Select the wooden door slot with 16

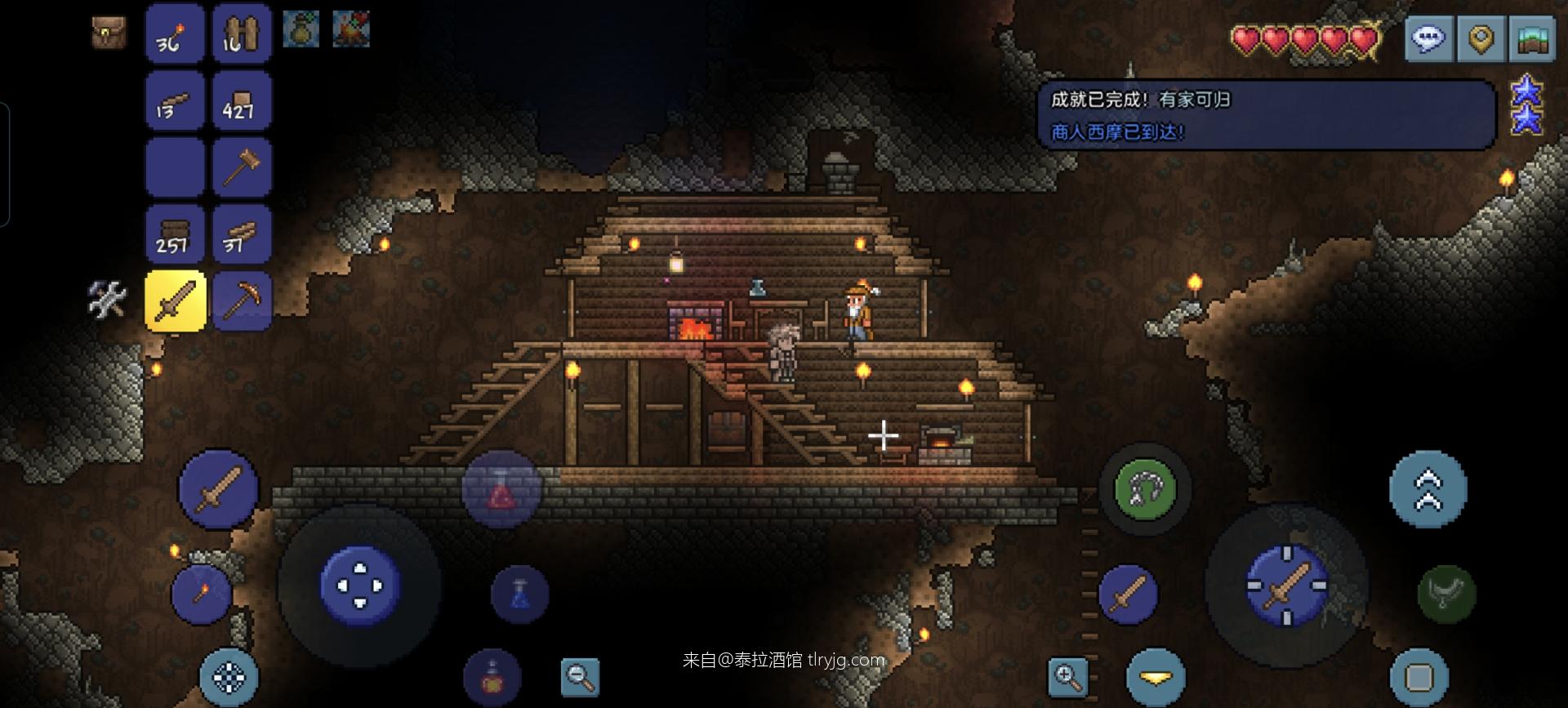click(x=242, y=34)
